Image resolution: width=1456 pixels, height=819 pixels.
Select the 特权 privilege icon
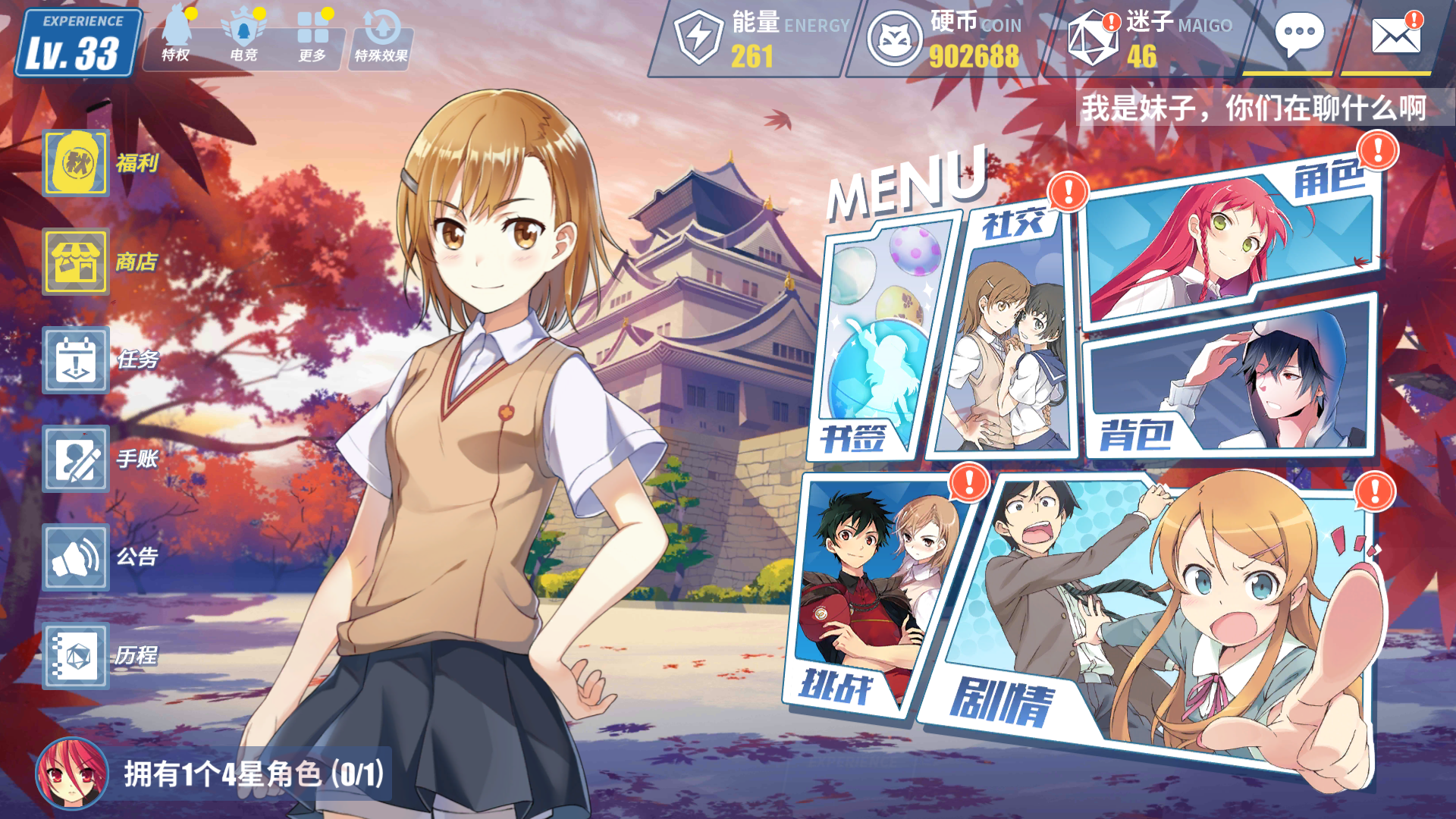(x=176, y=38)
